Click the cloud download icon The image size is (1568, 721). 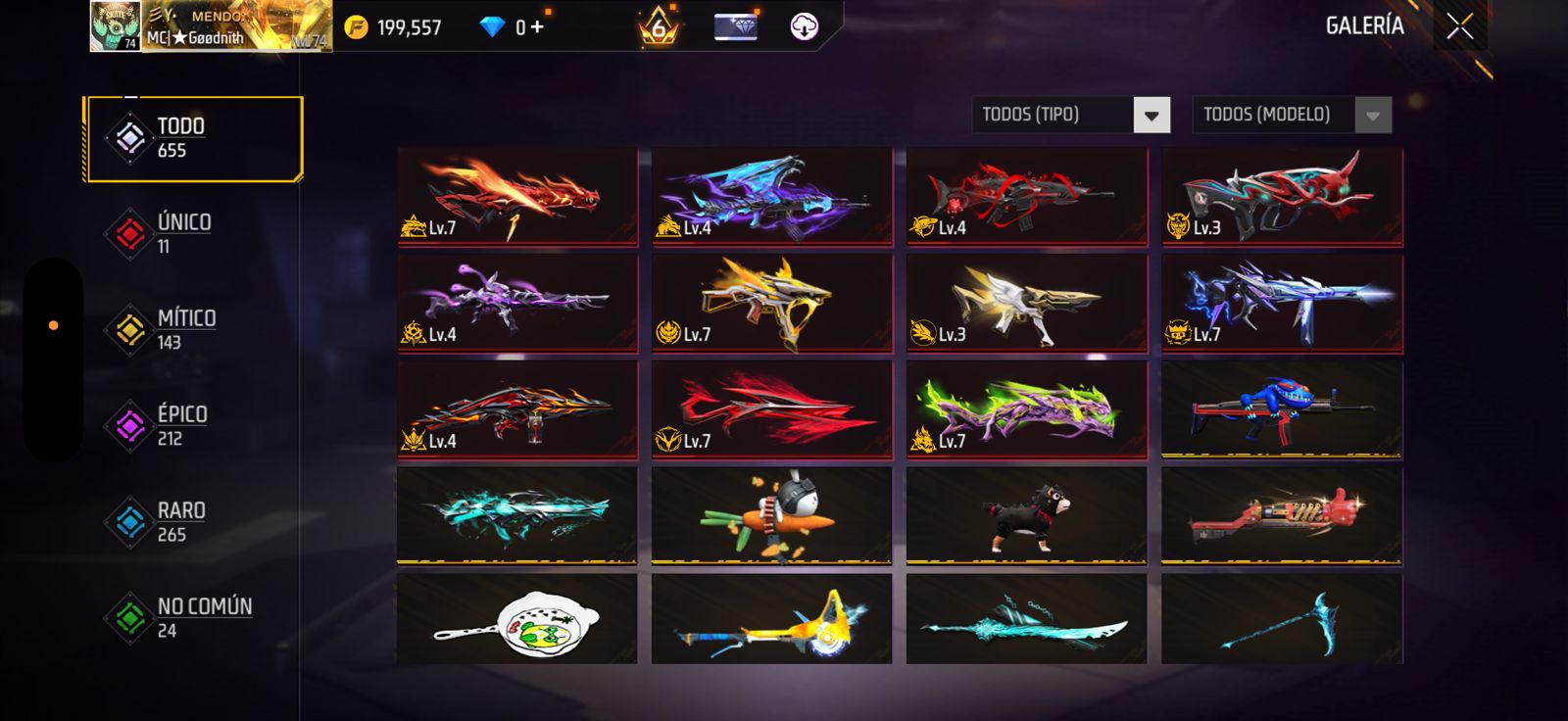coord(804,26)
